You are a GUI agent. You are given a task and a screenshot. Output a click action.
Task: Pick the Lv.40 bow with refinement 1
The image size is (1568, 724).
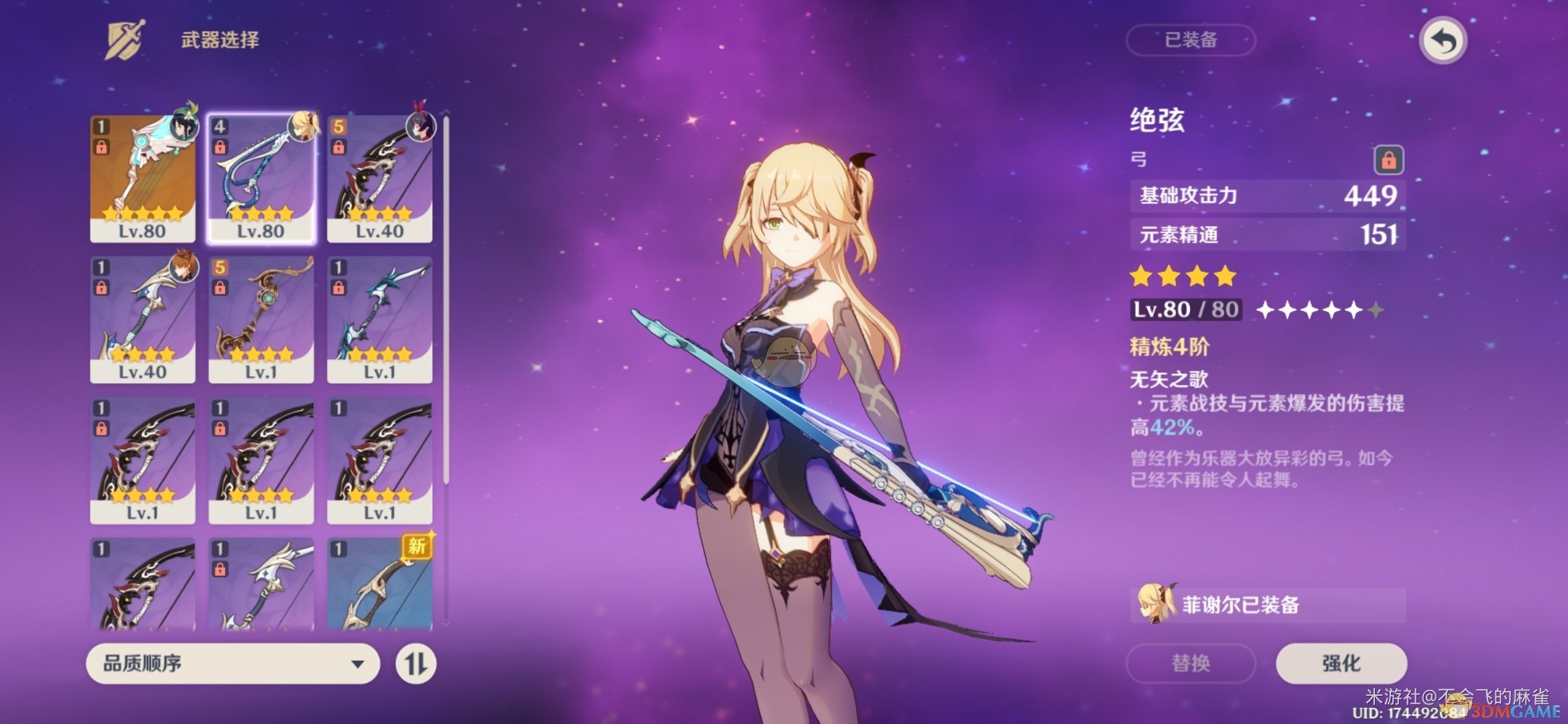143,319
